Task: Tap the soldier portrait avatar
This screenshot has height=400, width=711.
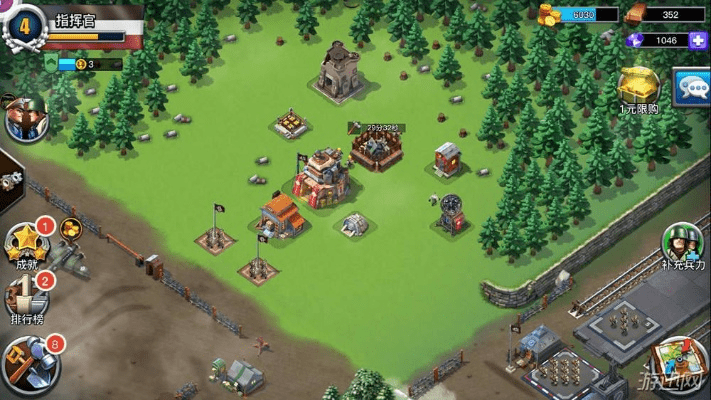Action: click(x=24, y=118)
